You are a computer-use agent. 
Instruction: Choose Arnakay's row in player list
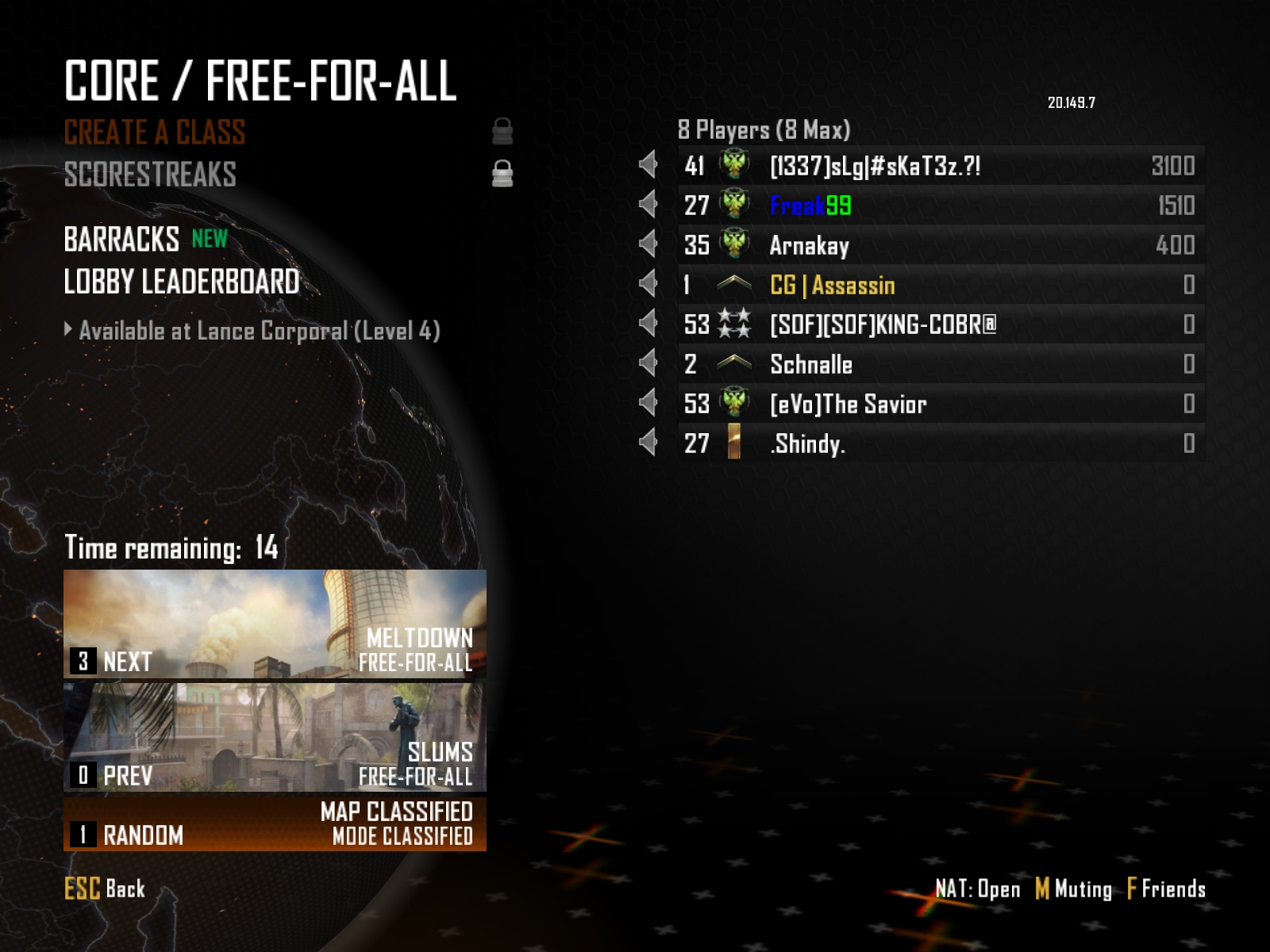point(941,245)
